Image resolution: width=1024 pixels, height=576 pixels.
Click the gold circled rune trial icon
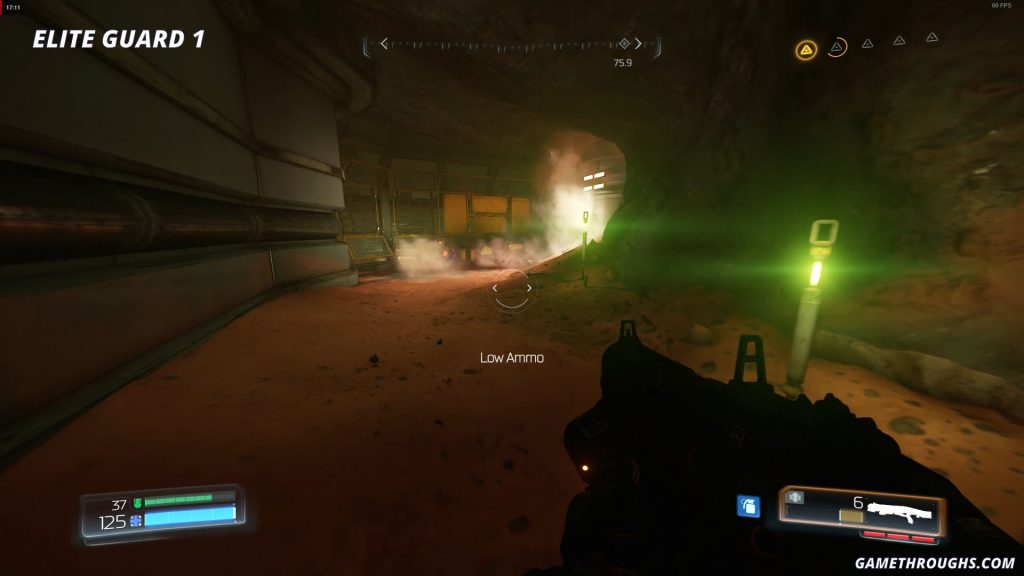[805, 49]
